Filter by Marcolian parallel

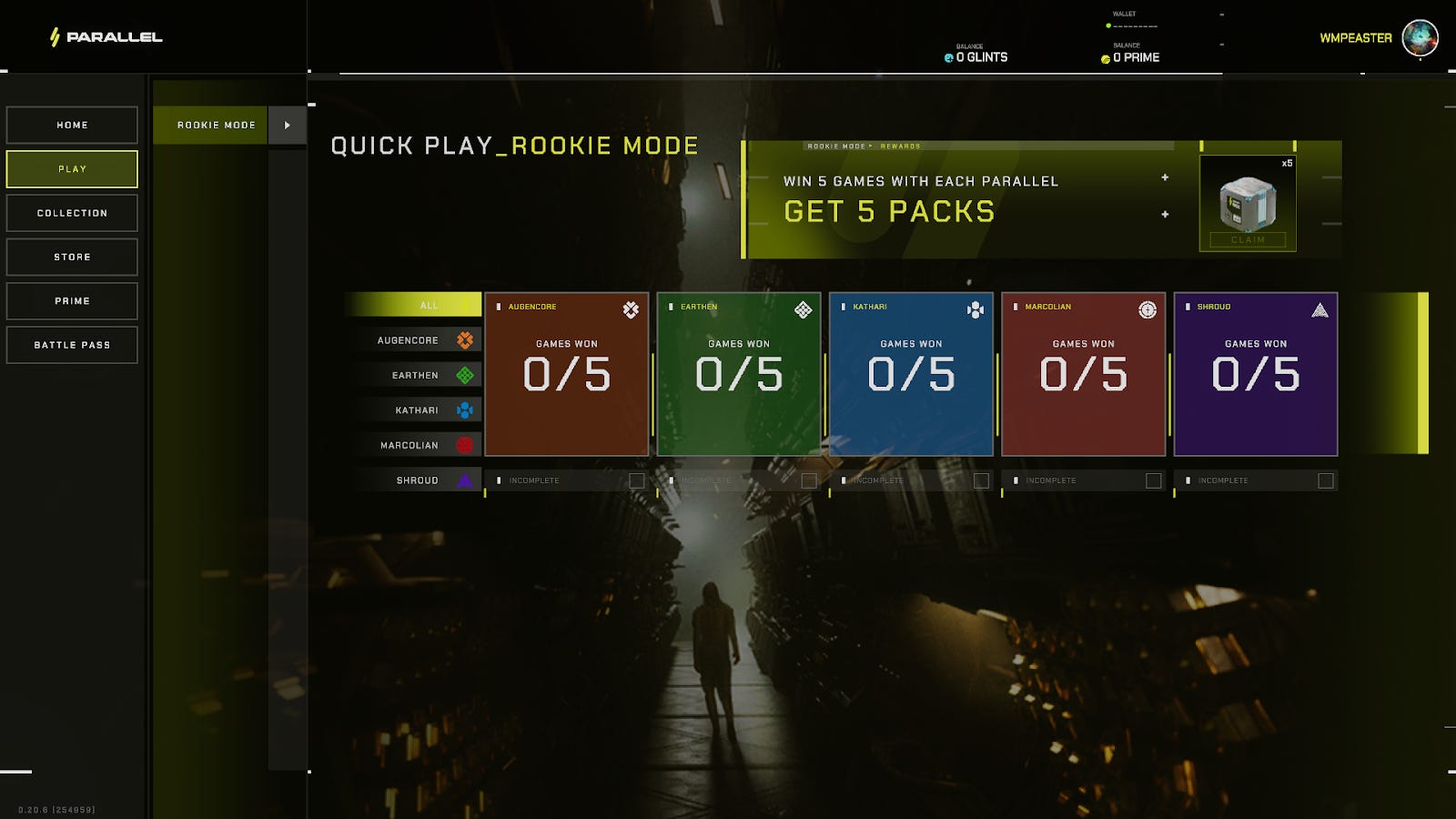click(419, 445)
